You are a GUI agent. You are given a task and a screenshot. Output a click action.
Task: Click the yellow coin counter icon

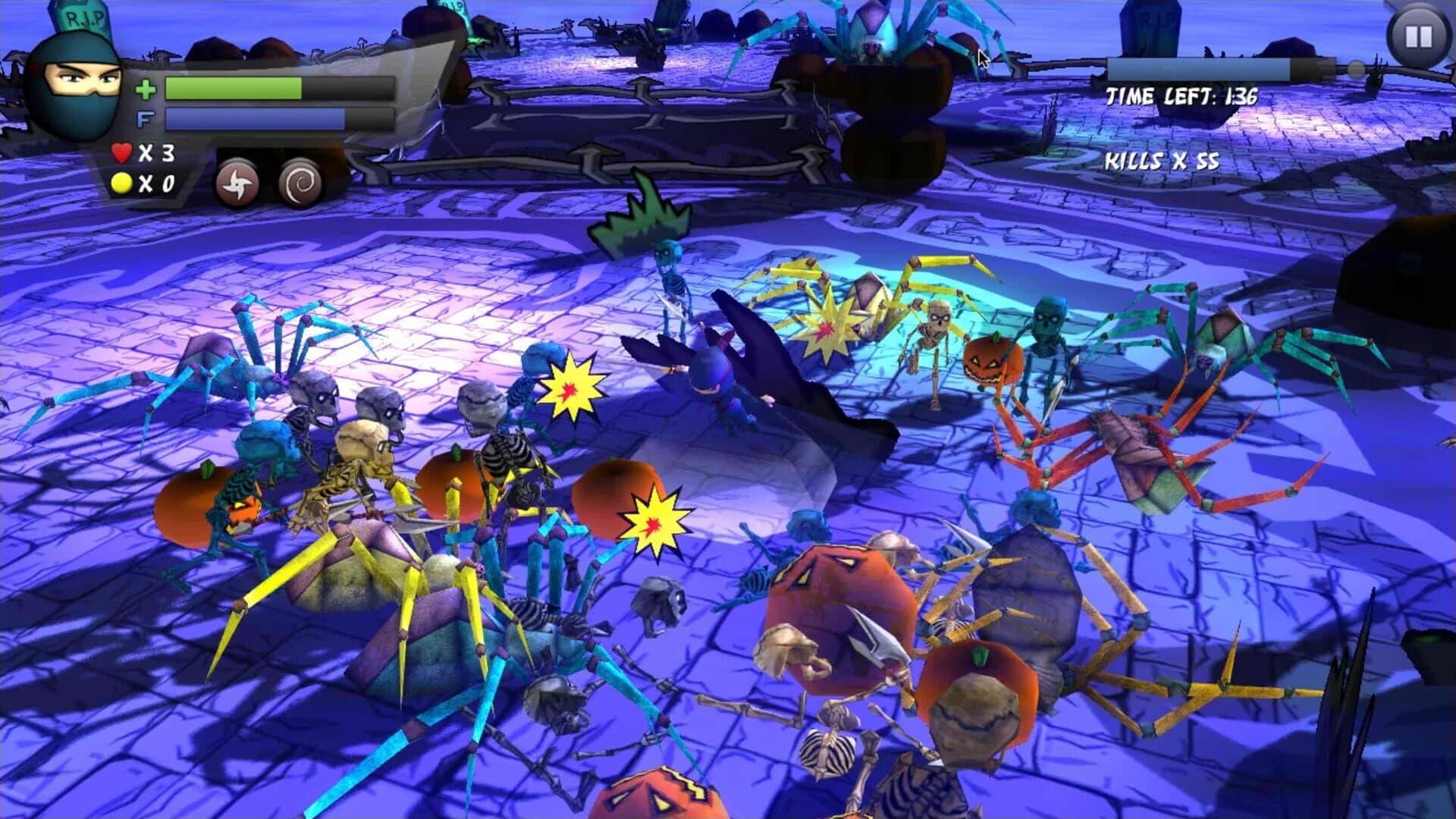coord(121,184)
